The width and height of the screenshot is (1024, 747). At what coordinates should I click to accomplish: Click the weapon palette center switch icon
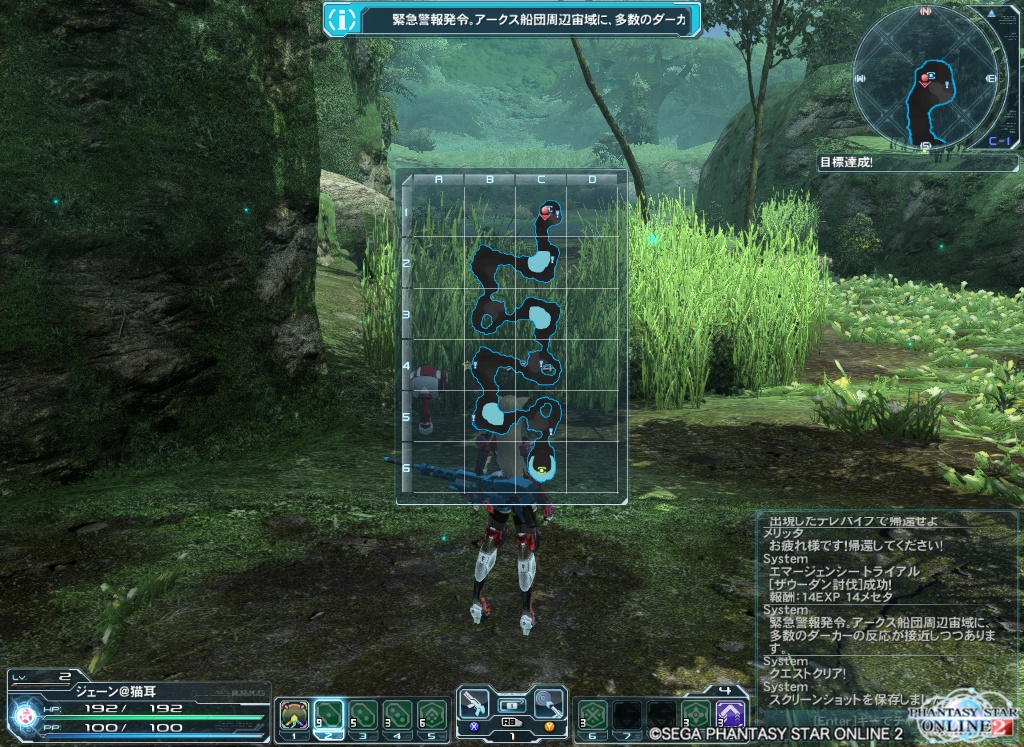click(511, 704)
